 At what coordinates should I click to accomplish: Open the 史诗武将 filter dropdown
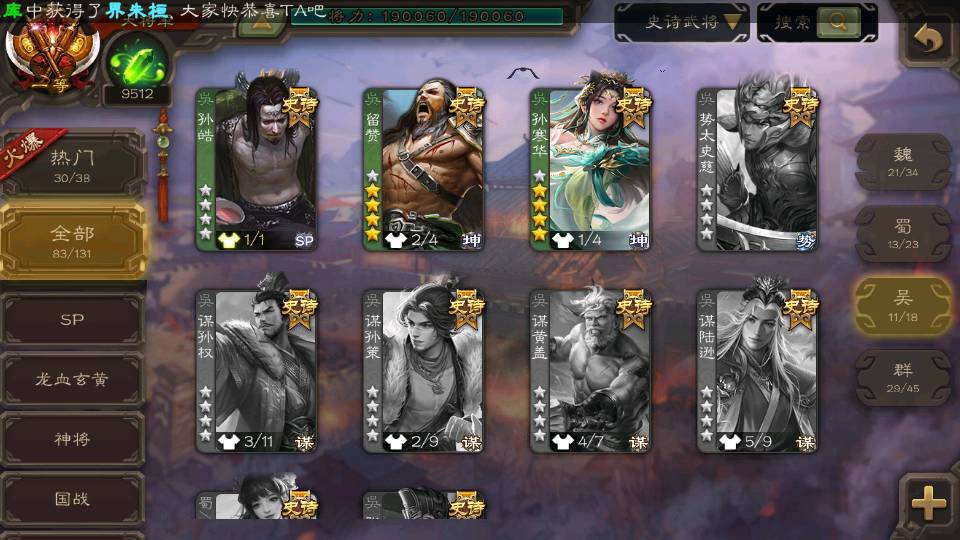pos(682,22)
